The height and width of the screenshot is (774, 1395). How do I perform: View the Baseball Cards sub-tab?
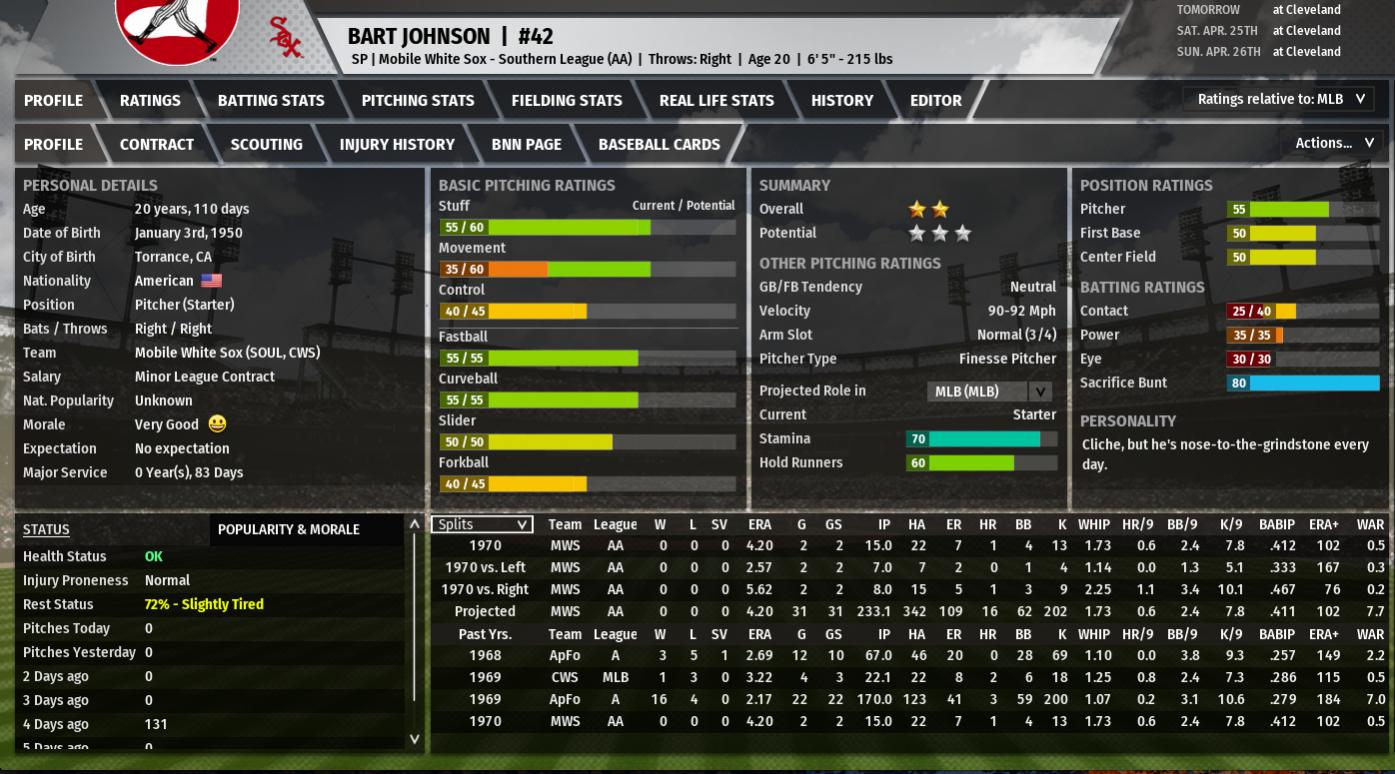(x=659, y=144)
